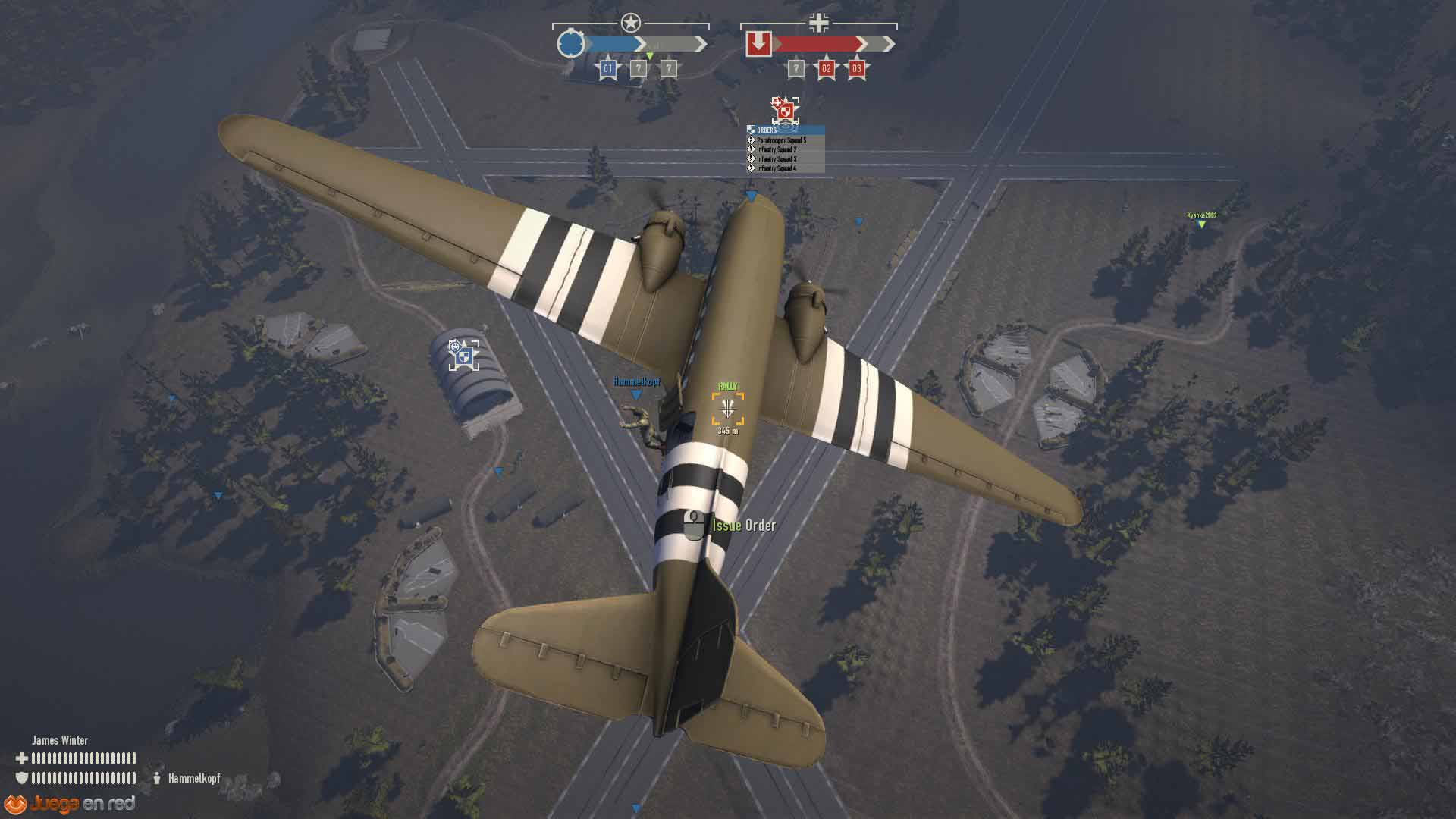The width and height of the screenshot is (1456, 819).
Task: Select red objective star 02
Action: (826, 68)
